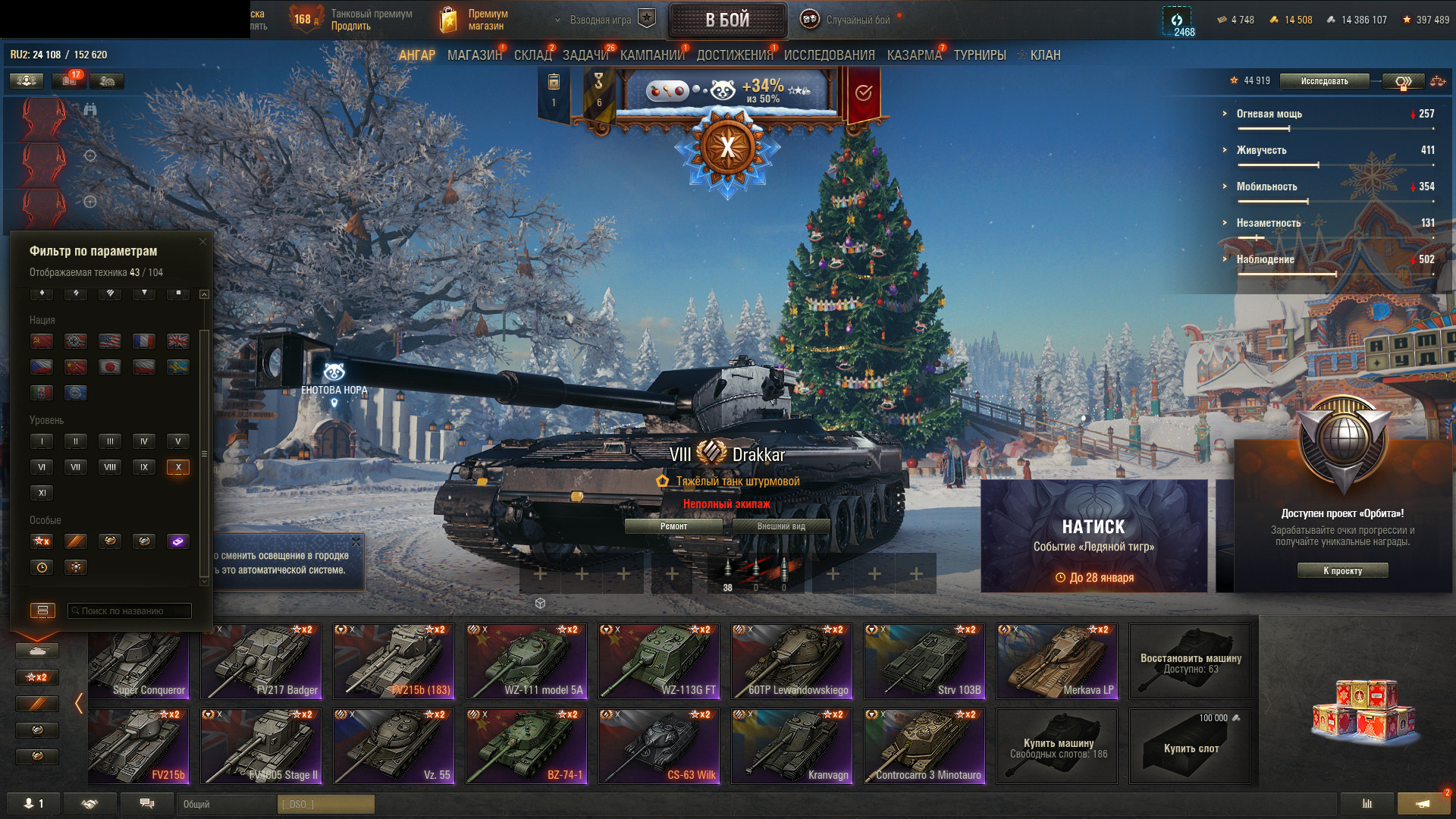Choose the Strv 103B tank

[924, 661]
